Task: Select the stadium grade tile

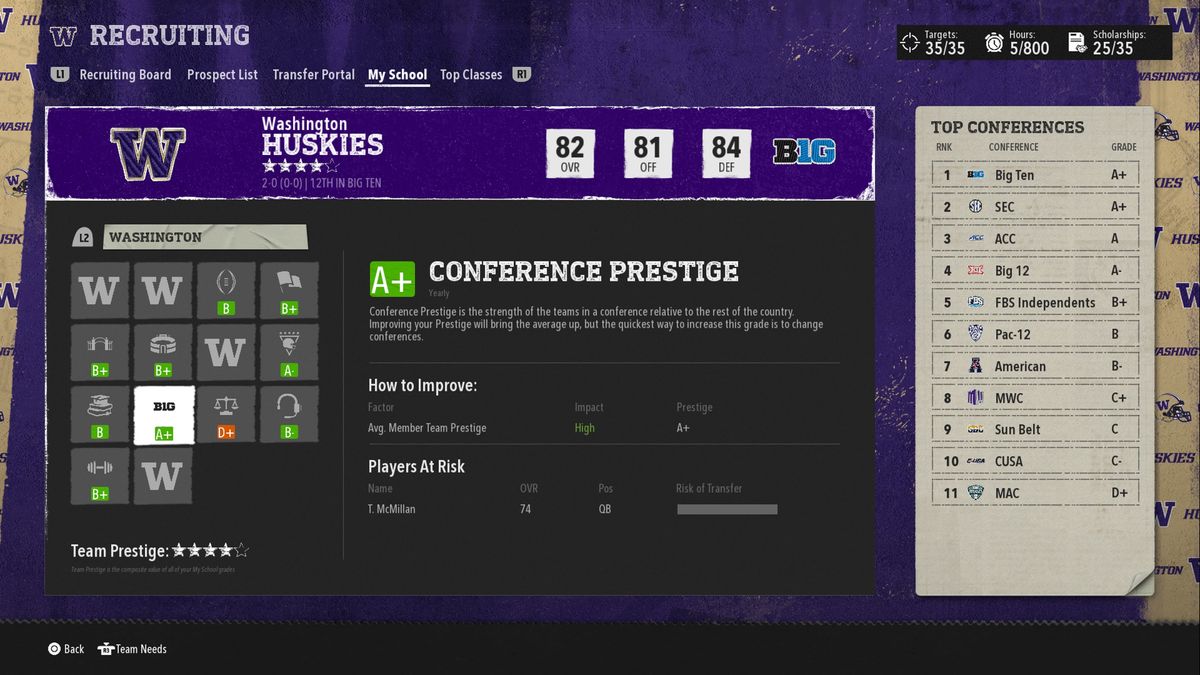Action: (x=163, y=353)
